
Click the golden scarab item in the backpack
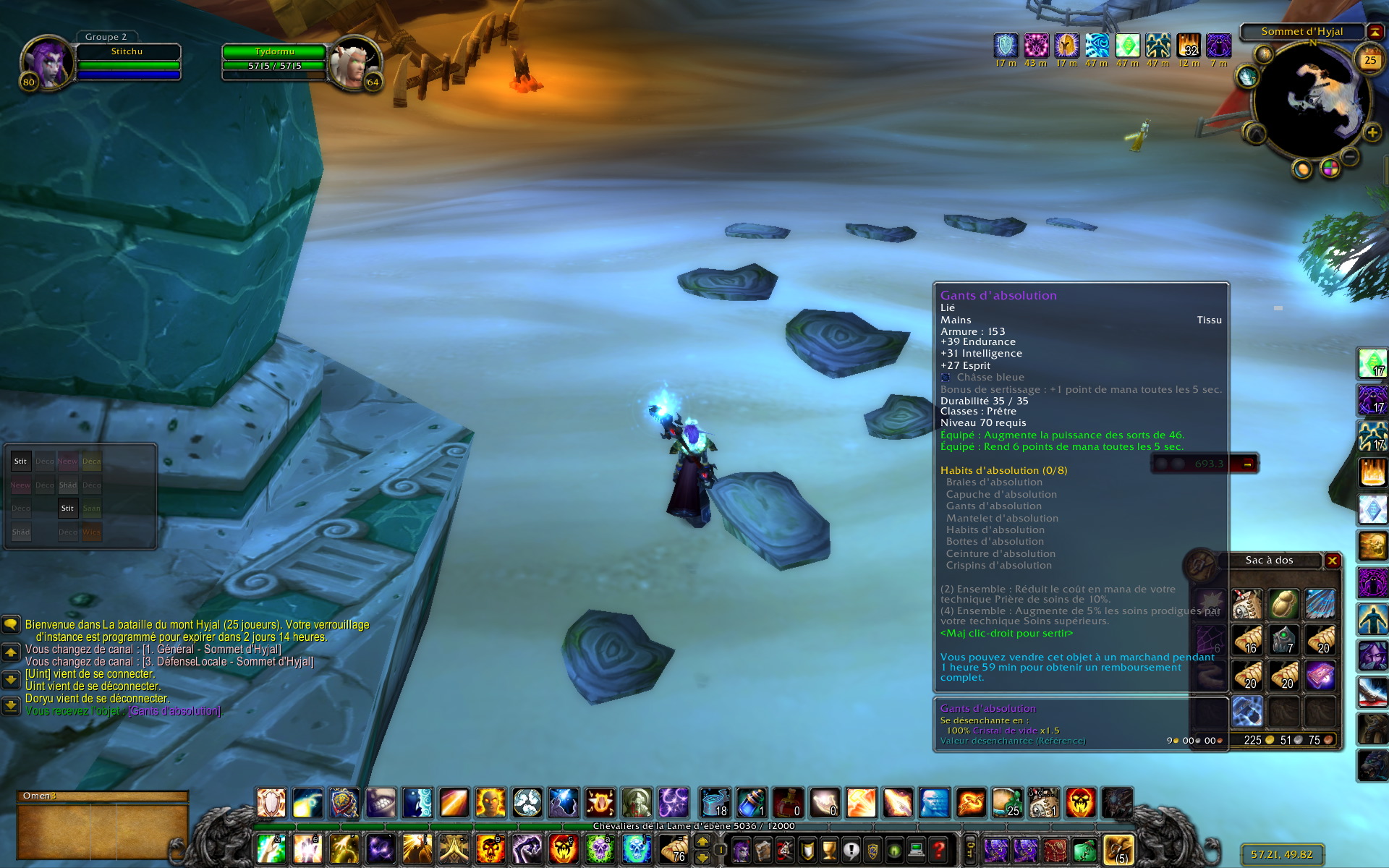[x=1284, y=604]
